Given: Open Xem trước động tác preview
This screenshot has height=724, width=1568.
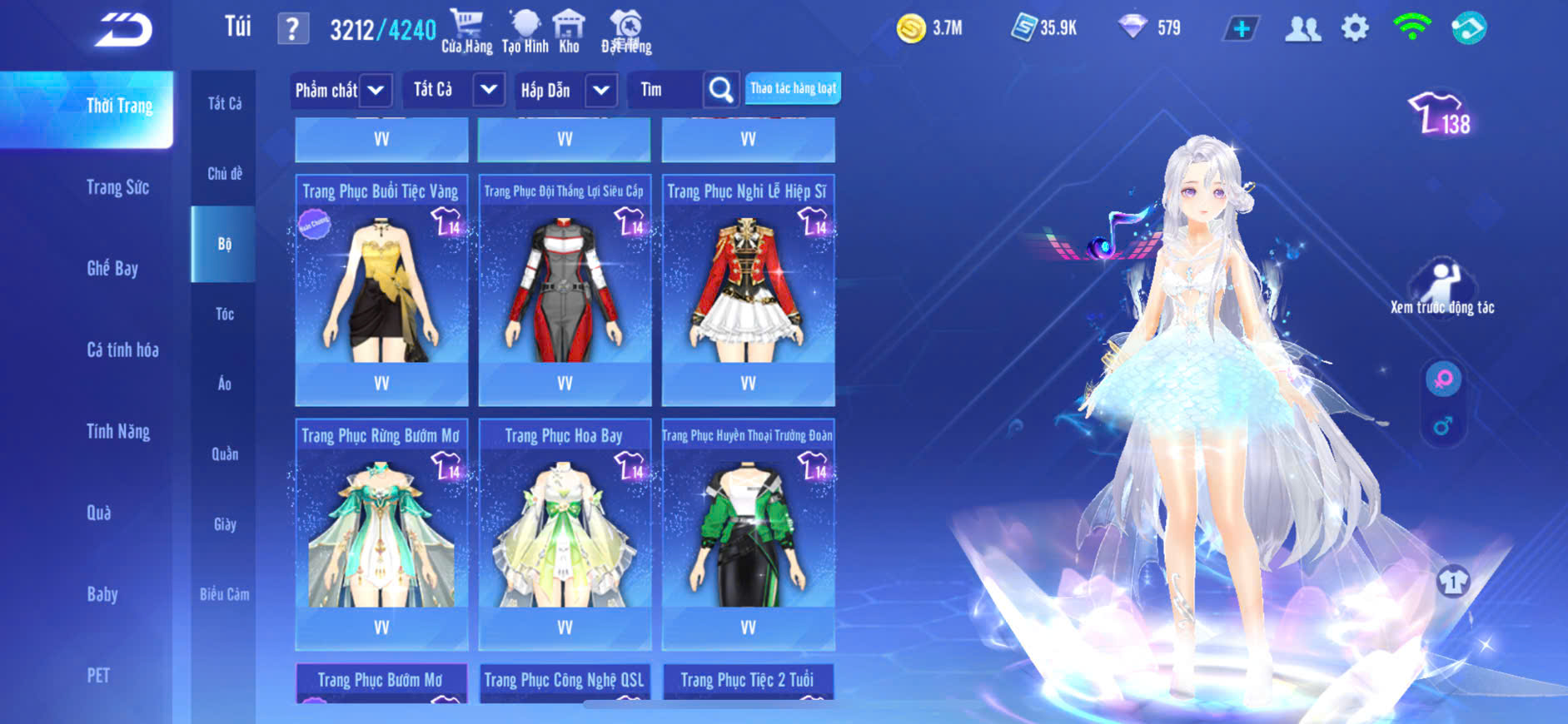Looking at the screenshot, I should (1442, 287).
